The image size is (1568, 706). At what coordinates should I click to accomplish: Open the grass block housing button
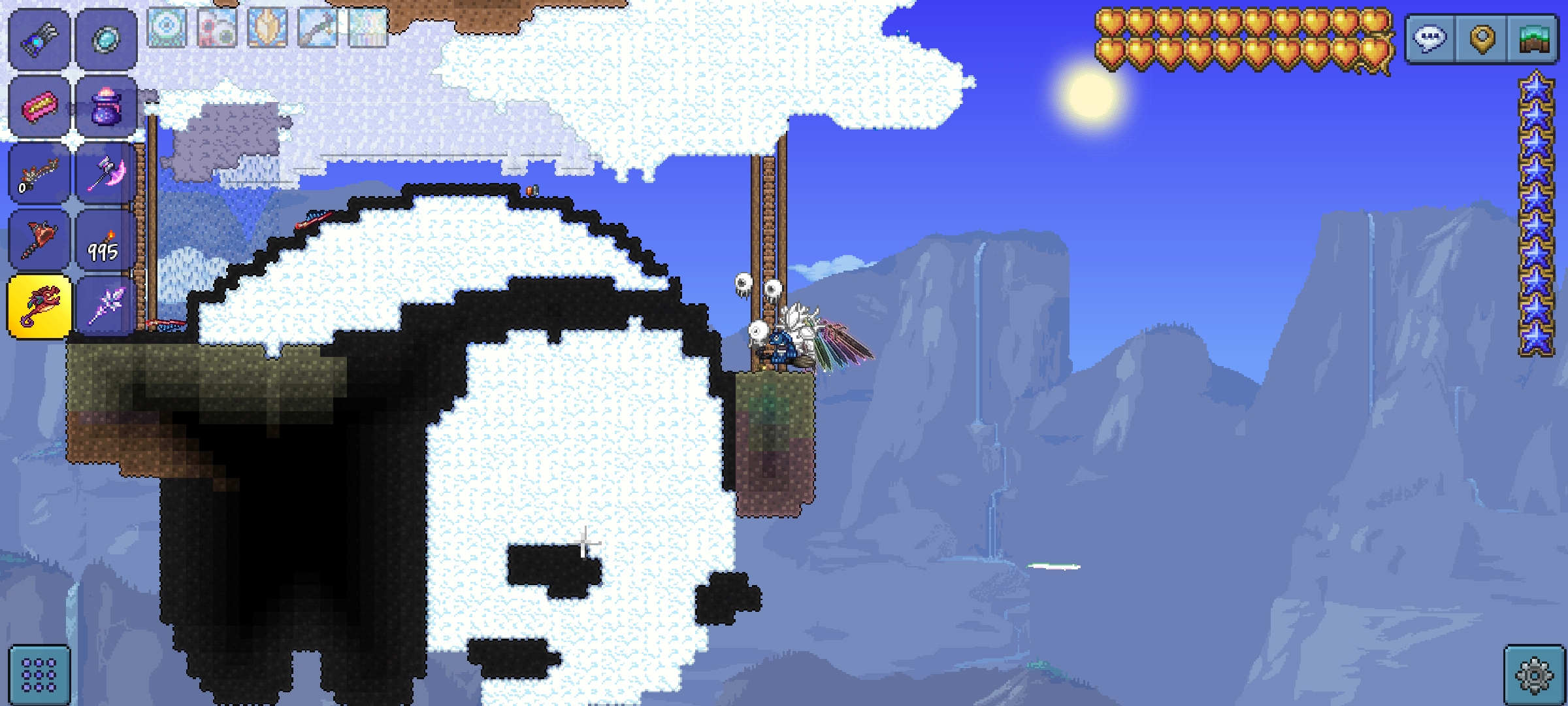pyautogui.click(x=1533, y=39)
